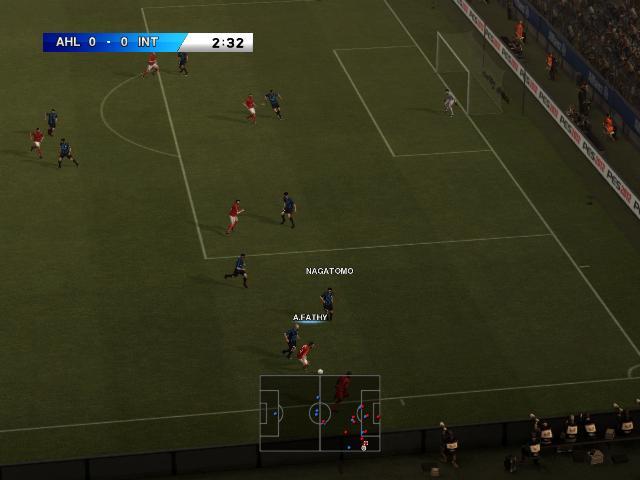Click the pitch radar minimap
Screen dimensions: 640x480
click(x=320, y=413)
